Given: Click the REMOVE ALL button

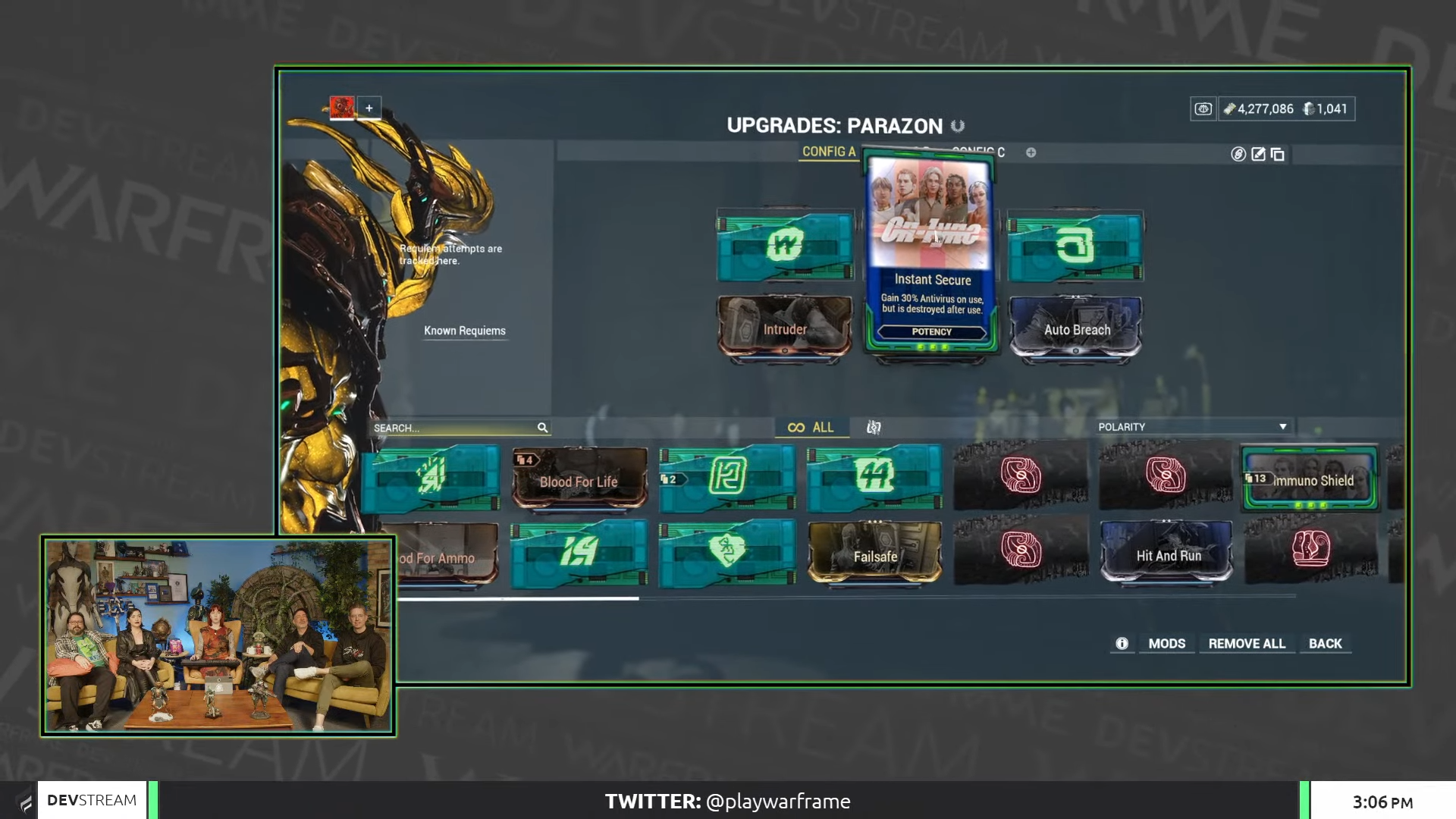Looking at the screenshot, I should [1247, 643].
